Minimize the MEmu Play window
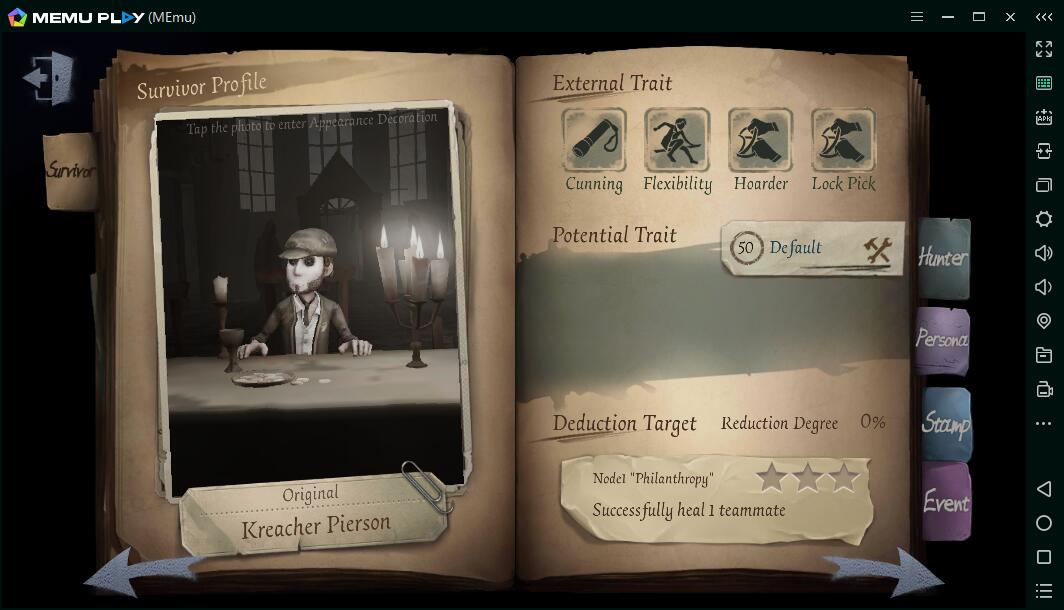Image resolution: width=1064 pixels, height=610 pixels. point(948,17)
